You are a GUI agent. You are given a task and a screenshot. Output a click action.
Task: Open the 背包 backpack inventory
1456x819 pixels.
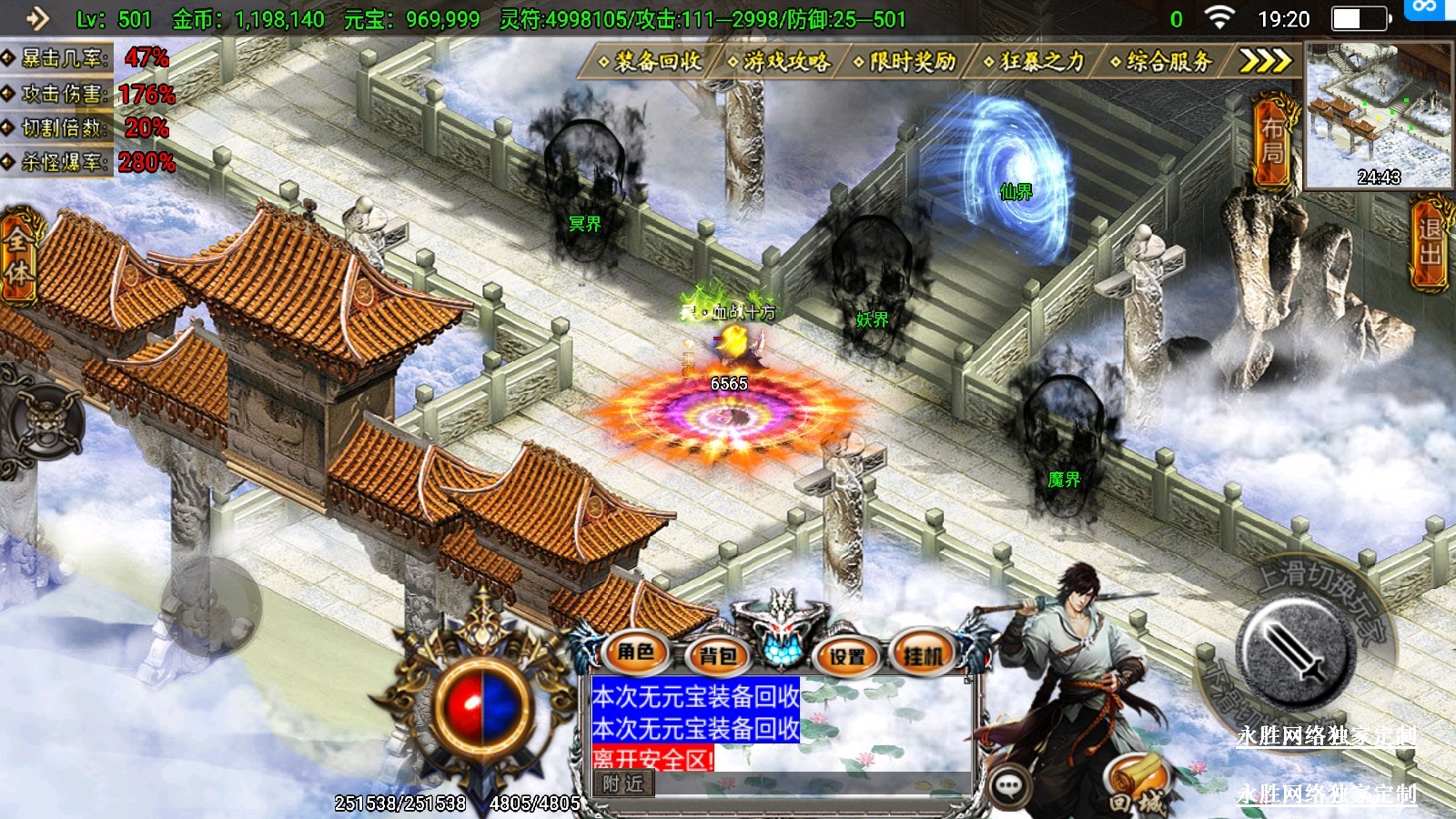pyautogui.click(x=719, y=655)
